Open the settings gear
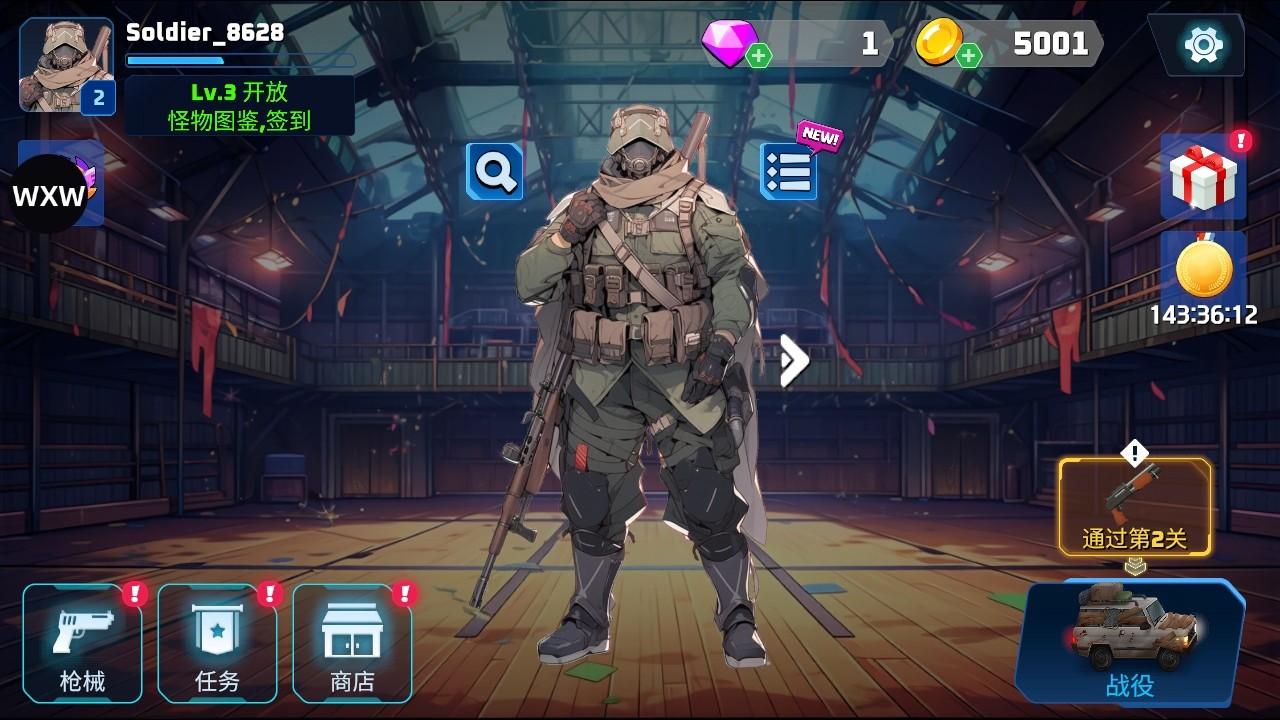This screenshot has width=1280, height=720. coord(1205,42)
